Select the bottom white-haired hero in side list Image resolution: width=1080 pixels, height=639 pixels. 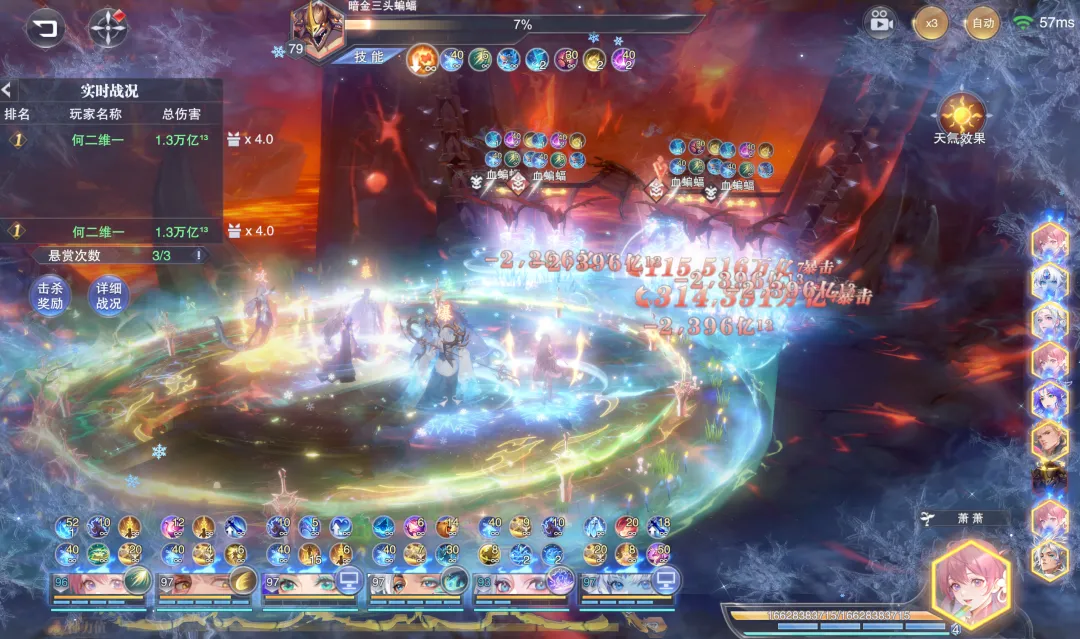(x=1050, y=558)
